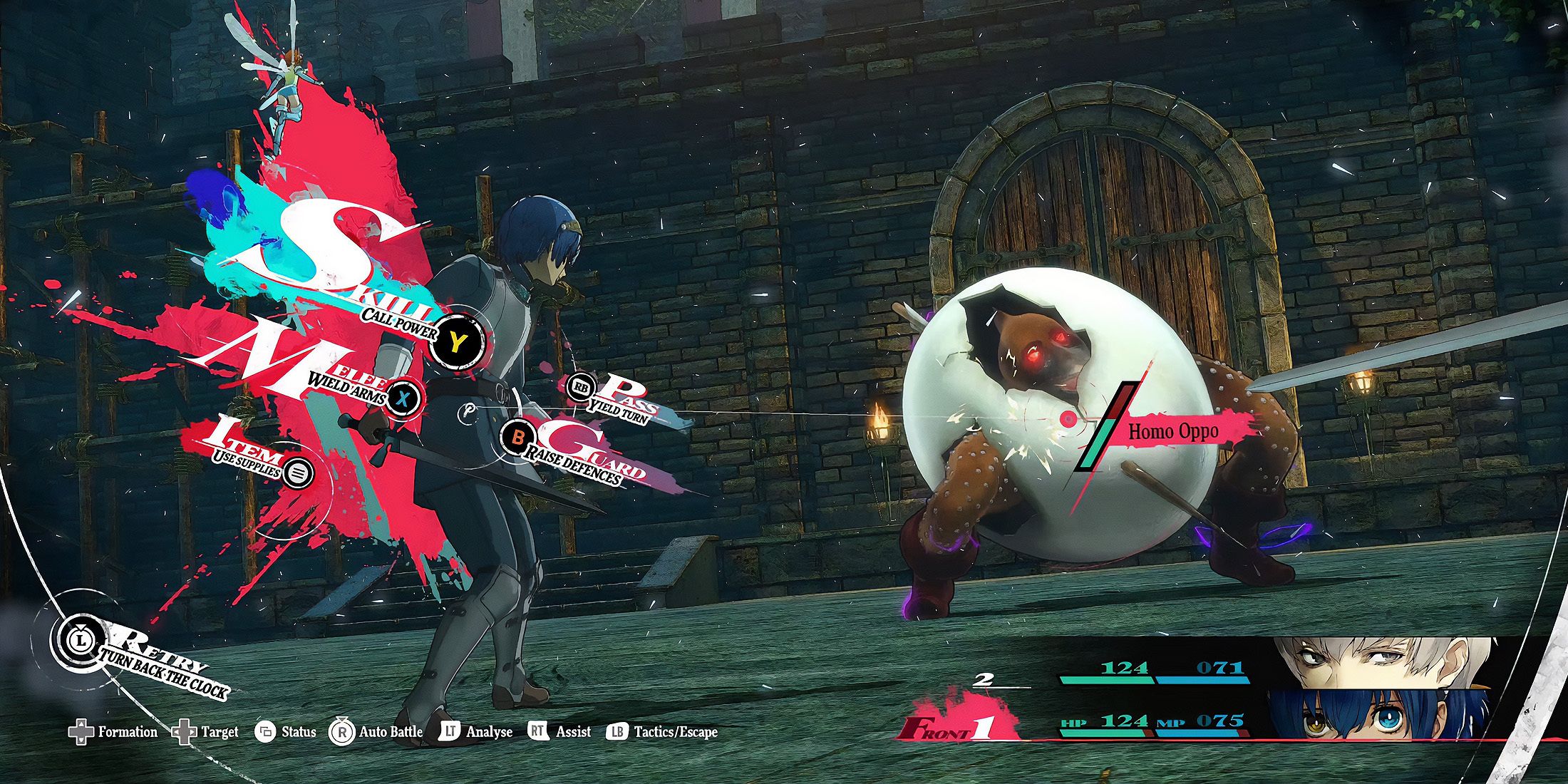
Task: Open the Formation option
Action: pyautogui.click(x=114, y=732)
